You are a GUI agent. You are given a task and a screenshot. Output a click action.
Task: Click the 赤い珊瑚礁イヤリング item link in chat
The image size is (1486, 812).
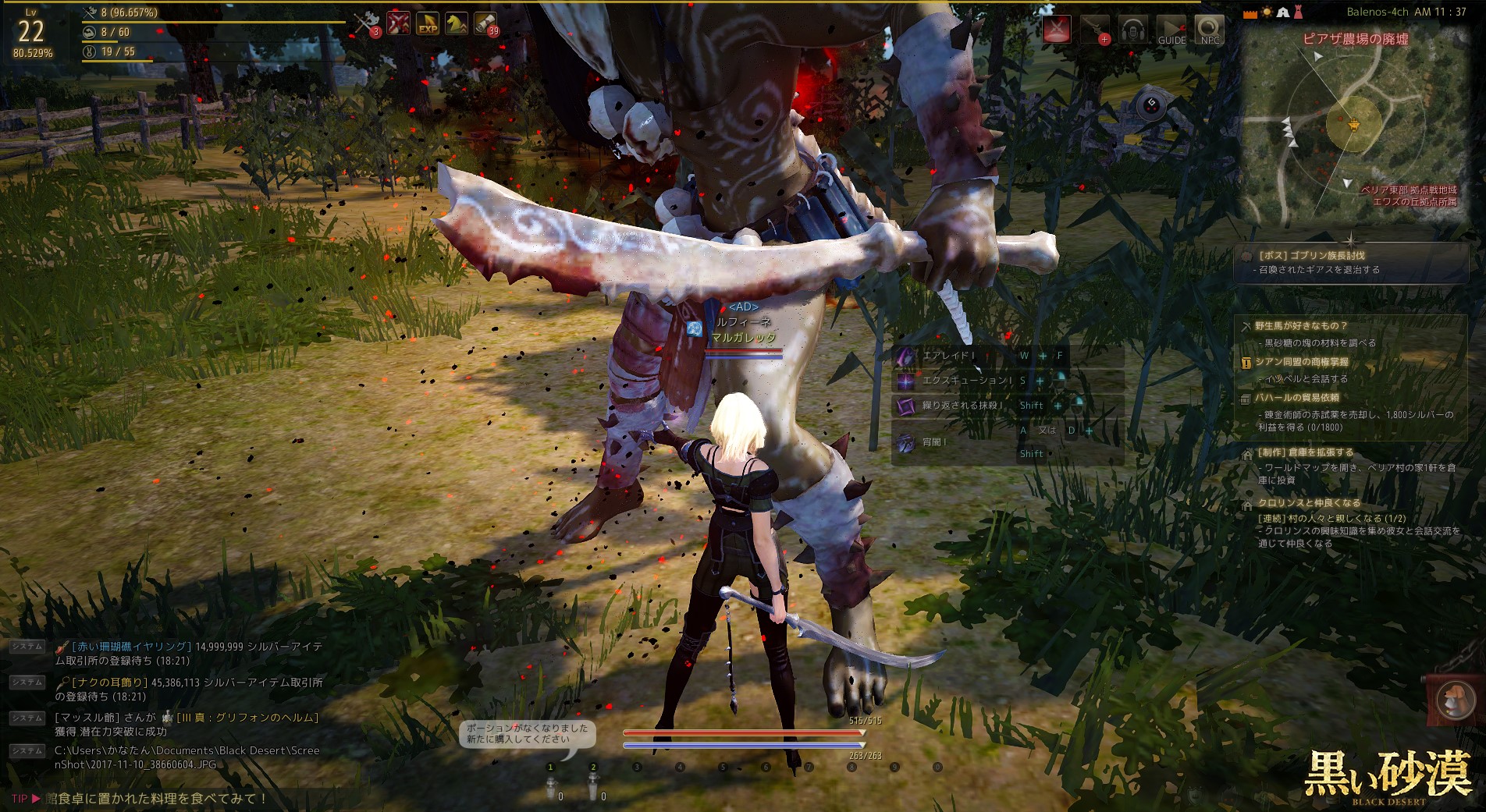pyautogui.click(x=131, y=647)
